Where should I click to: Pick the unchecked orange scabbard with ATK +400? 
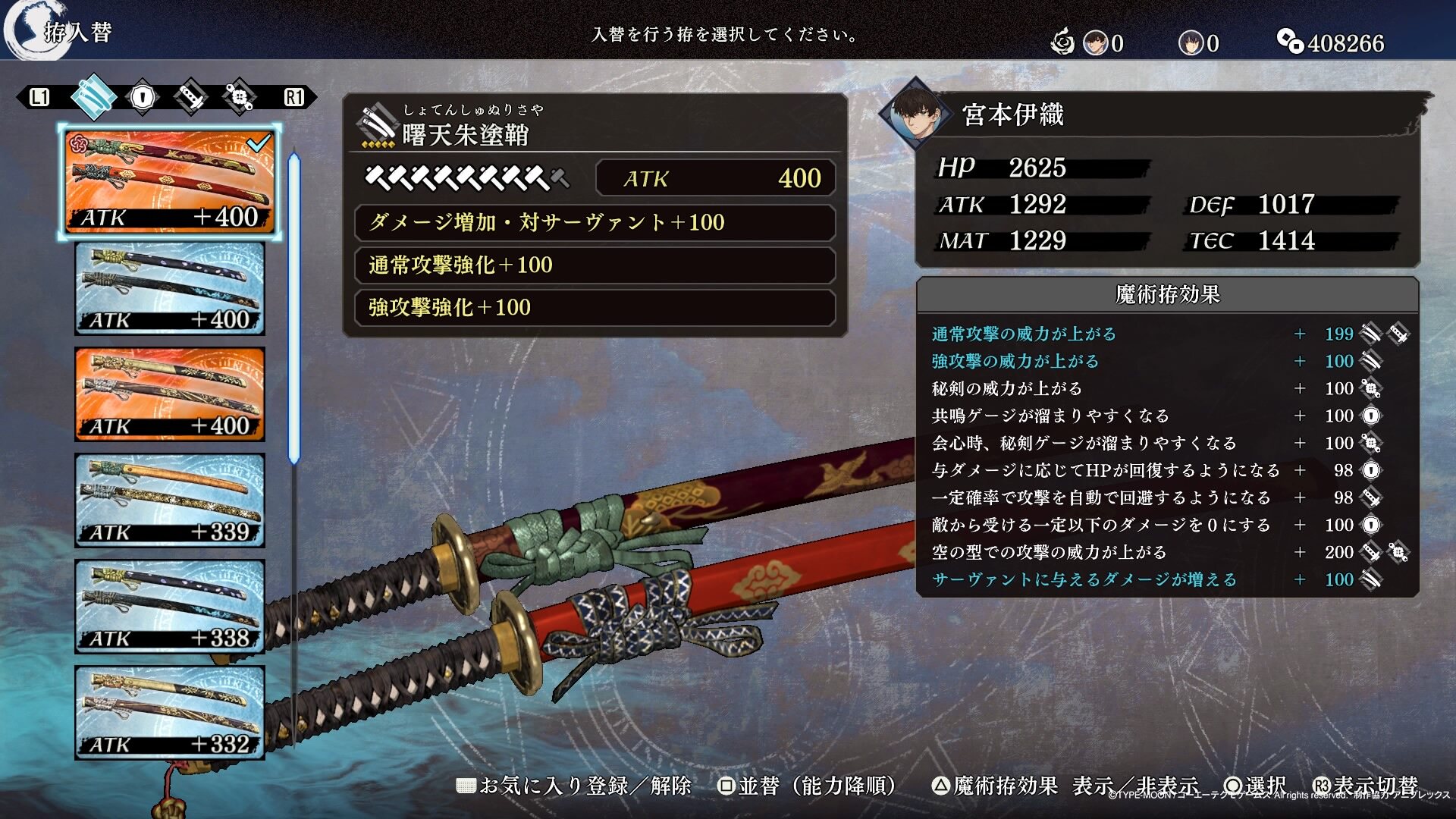(x=170, y=394)
